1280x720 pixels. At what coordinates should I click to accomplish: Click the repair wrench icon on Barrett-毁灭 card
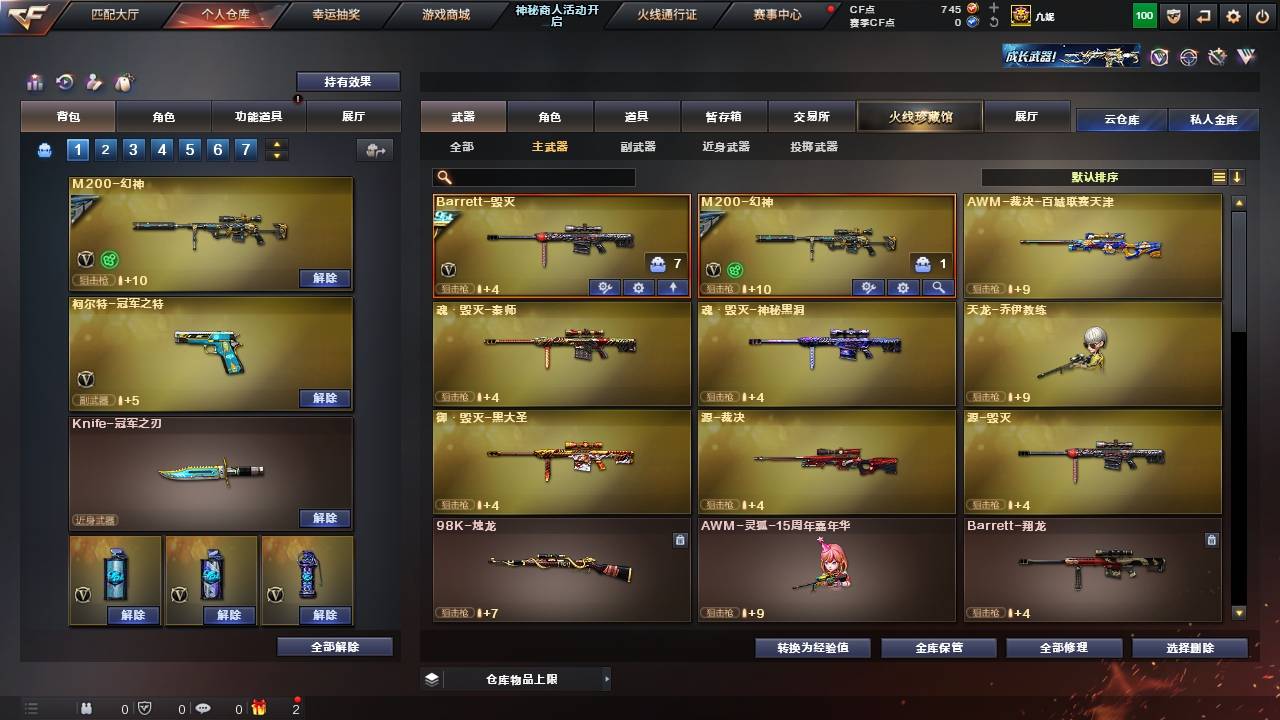coord(604,287)
